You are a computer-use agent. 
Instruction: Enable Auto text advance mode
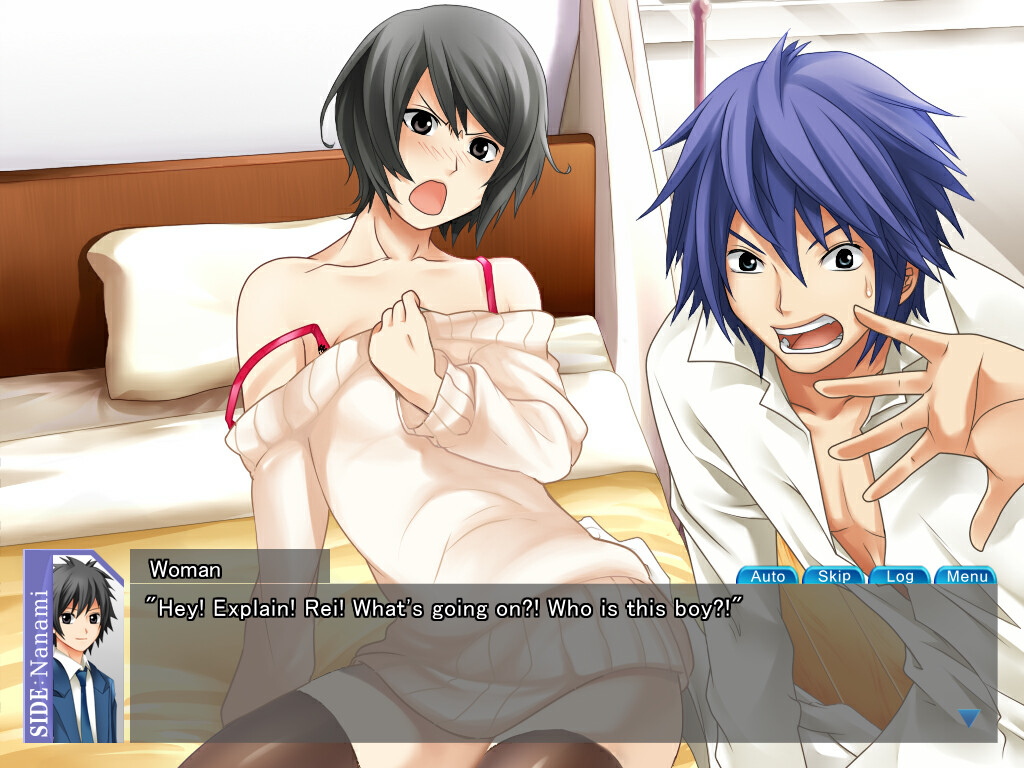(x=767, y=576)
